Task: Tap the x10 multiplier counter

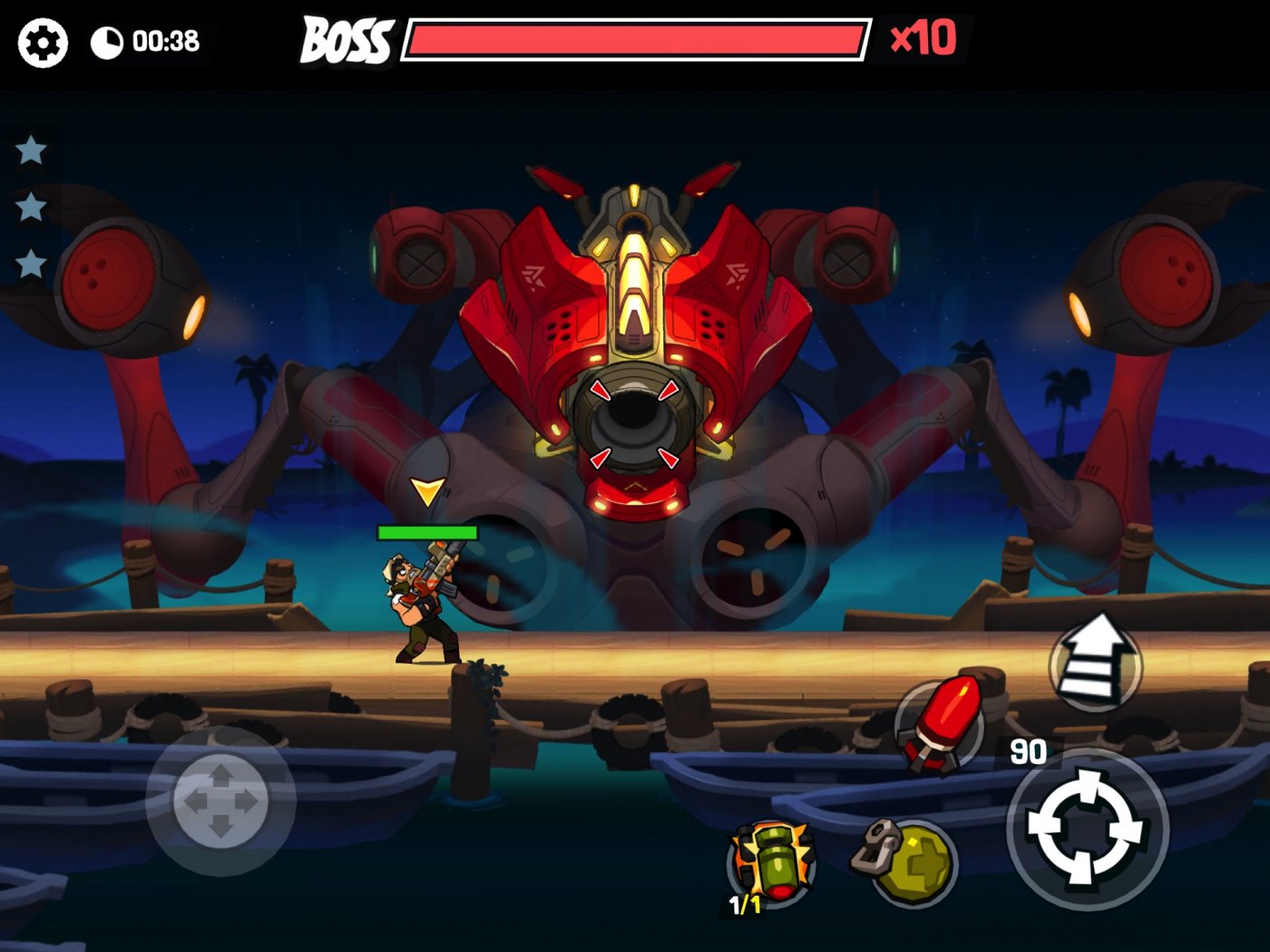Action: [924, 39]
